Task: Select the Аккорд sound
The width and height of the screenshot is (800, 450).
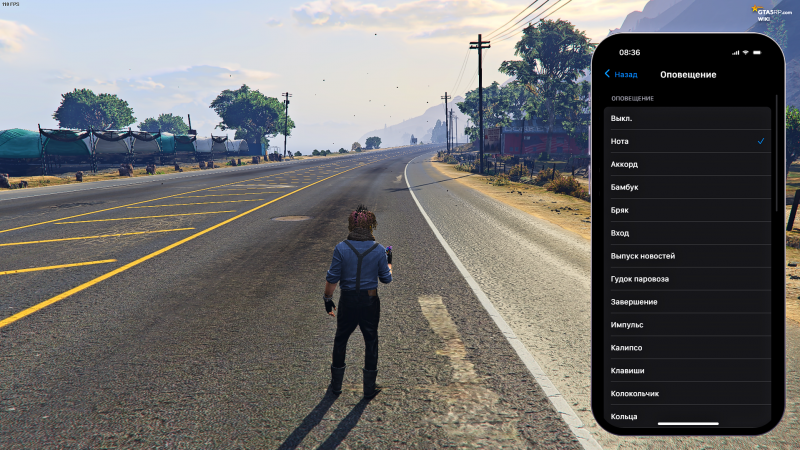Action: tap(690, 164)
